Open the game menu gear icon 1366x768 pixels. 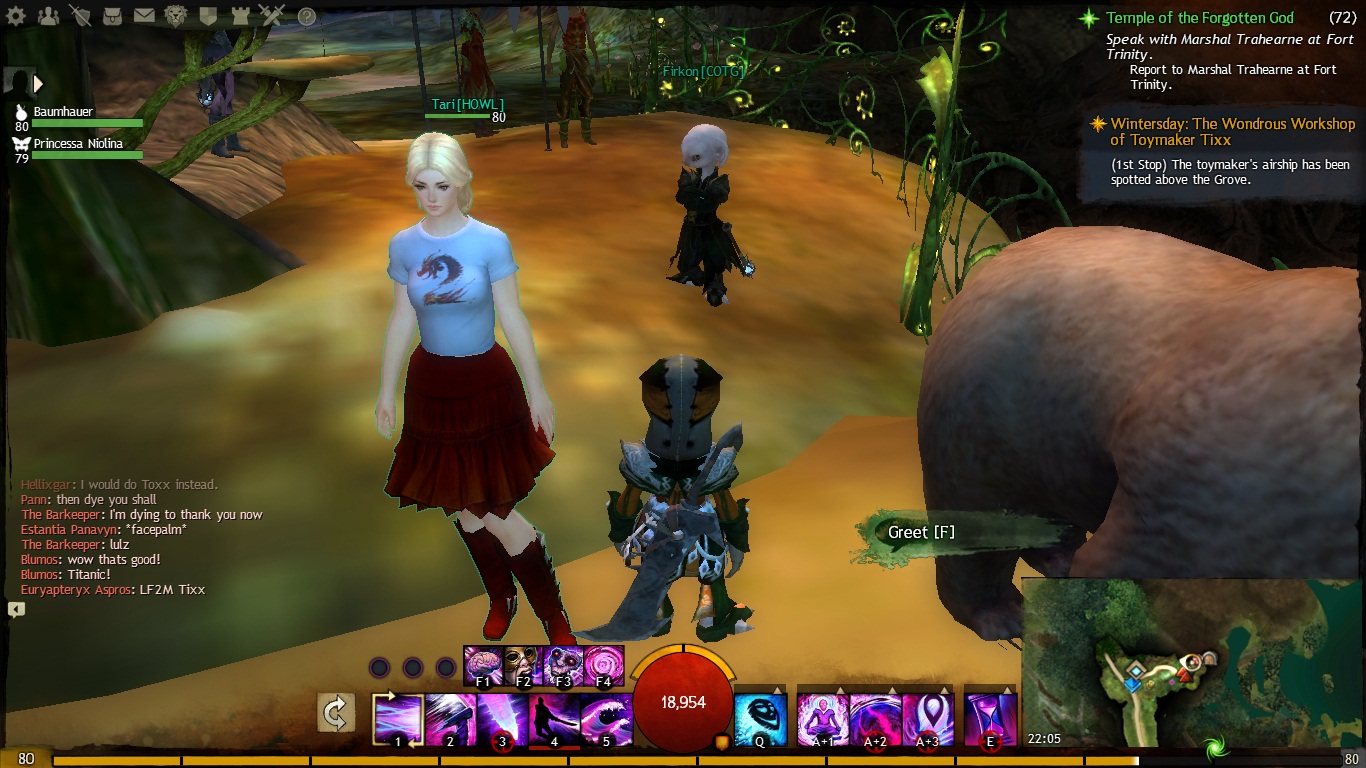[18, 16]
